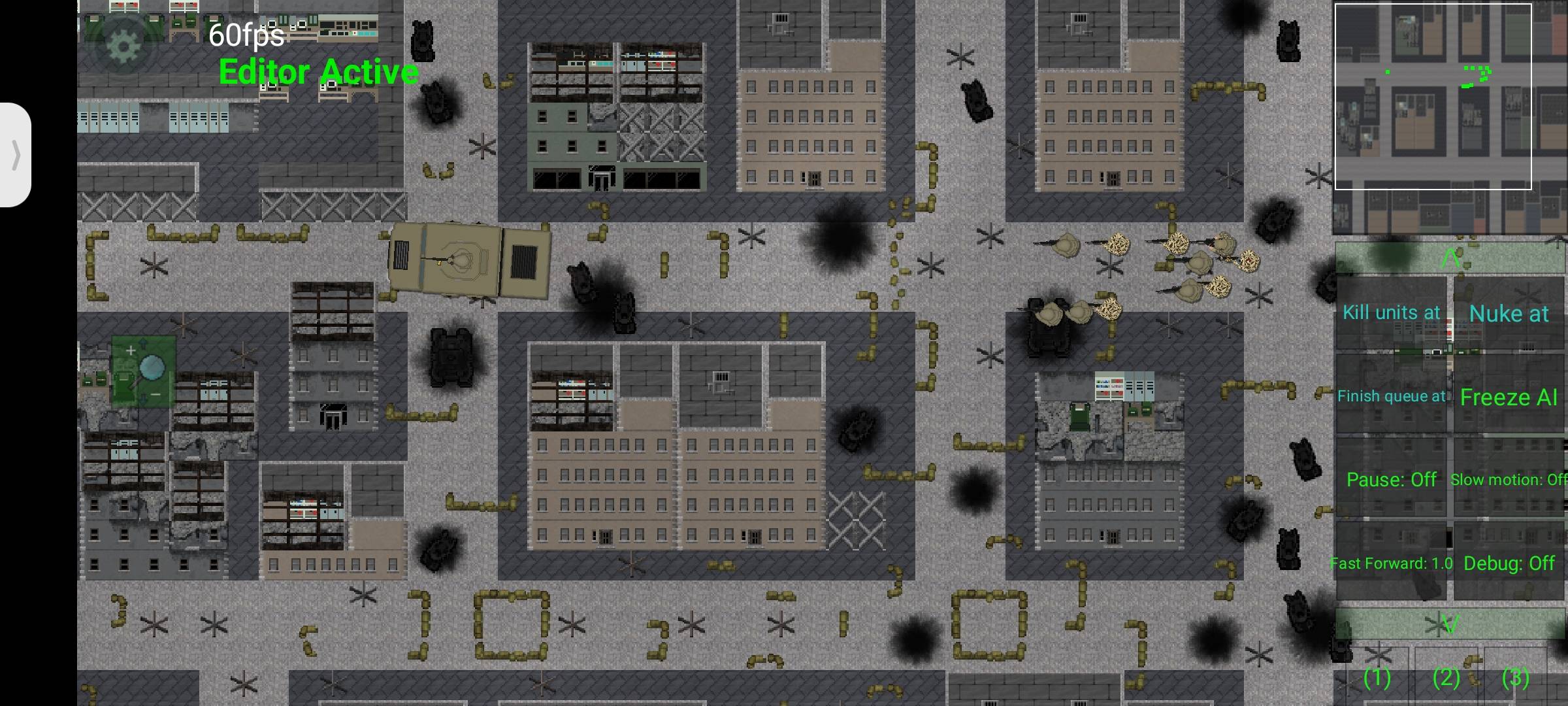Expand the side panel arrow handle

[16, 155]
